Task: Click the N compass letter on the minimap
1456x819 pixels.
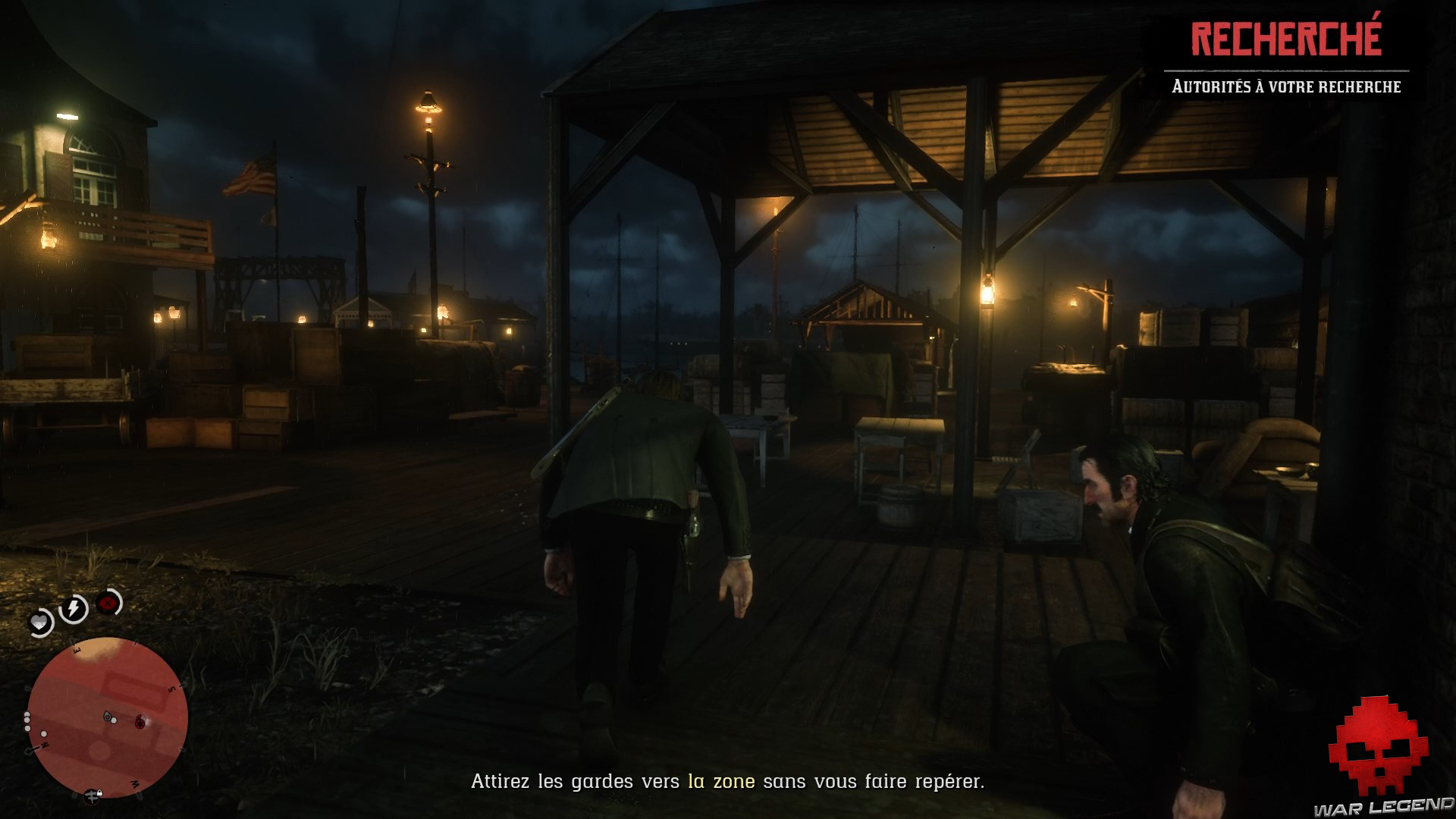Action: [44, 744]
